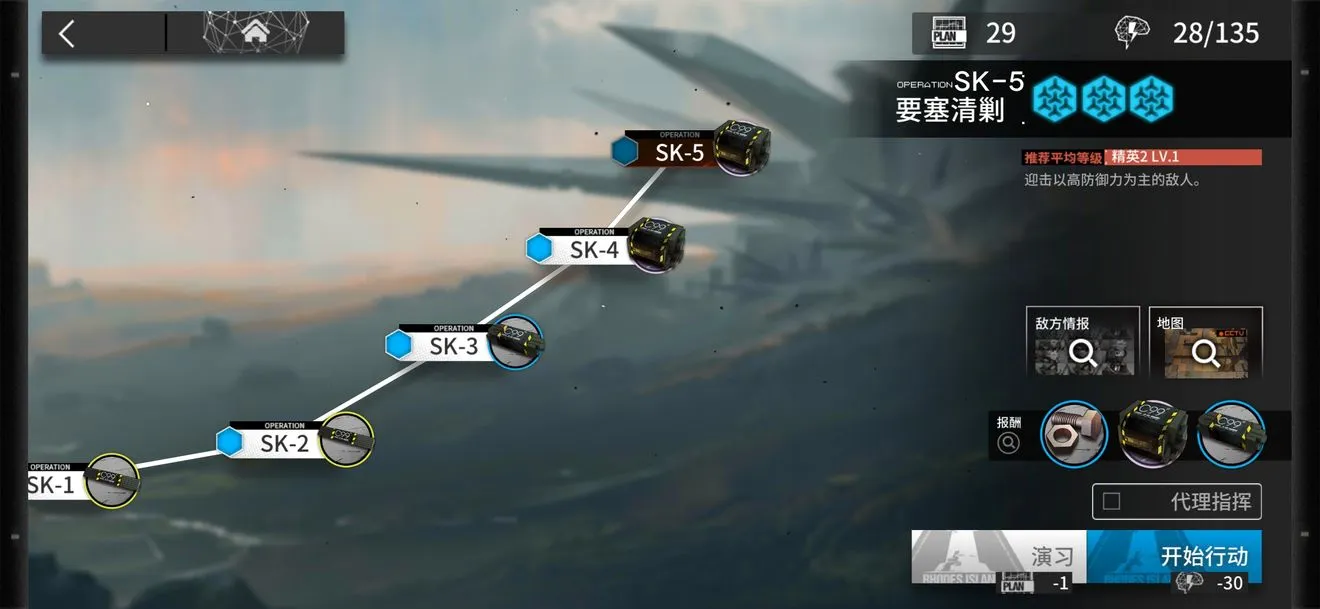This screenshot has width=1320, height=609.
Task: Go back with the arrow button
Action: pyautogui.click(x=67, y=34)
